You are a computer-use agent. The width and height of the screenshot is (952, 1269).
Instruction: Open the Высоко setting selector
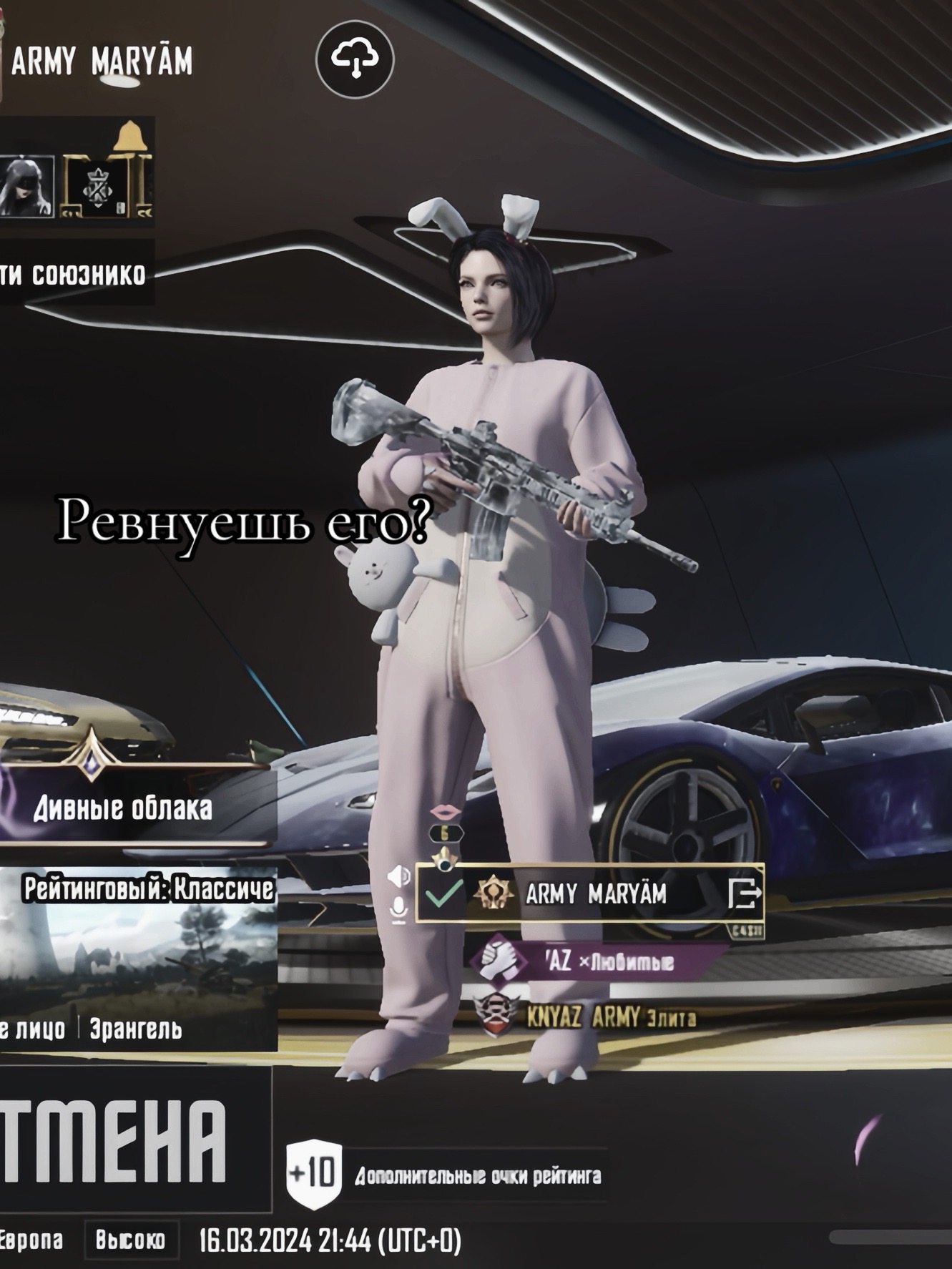click(x=130, y=1240)
